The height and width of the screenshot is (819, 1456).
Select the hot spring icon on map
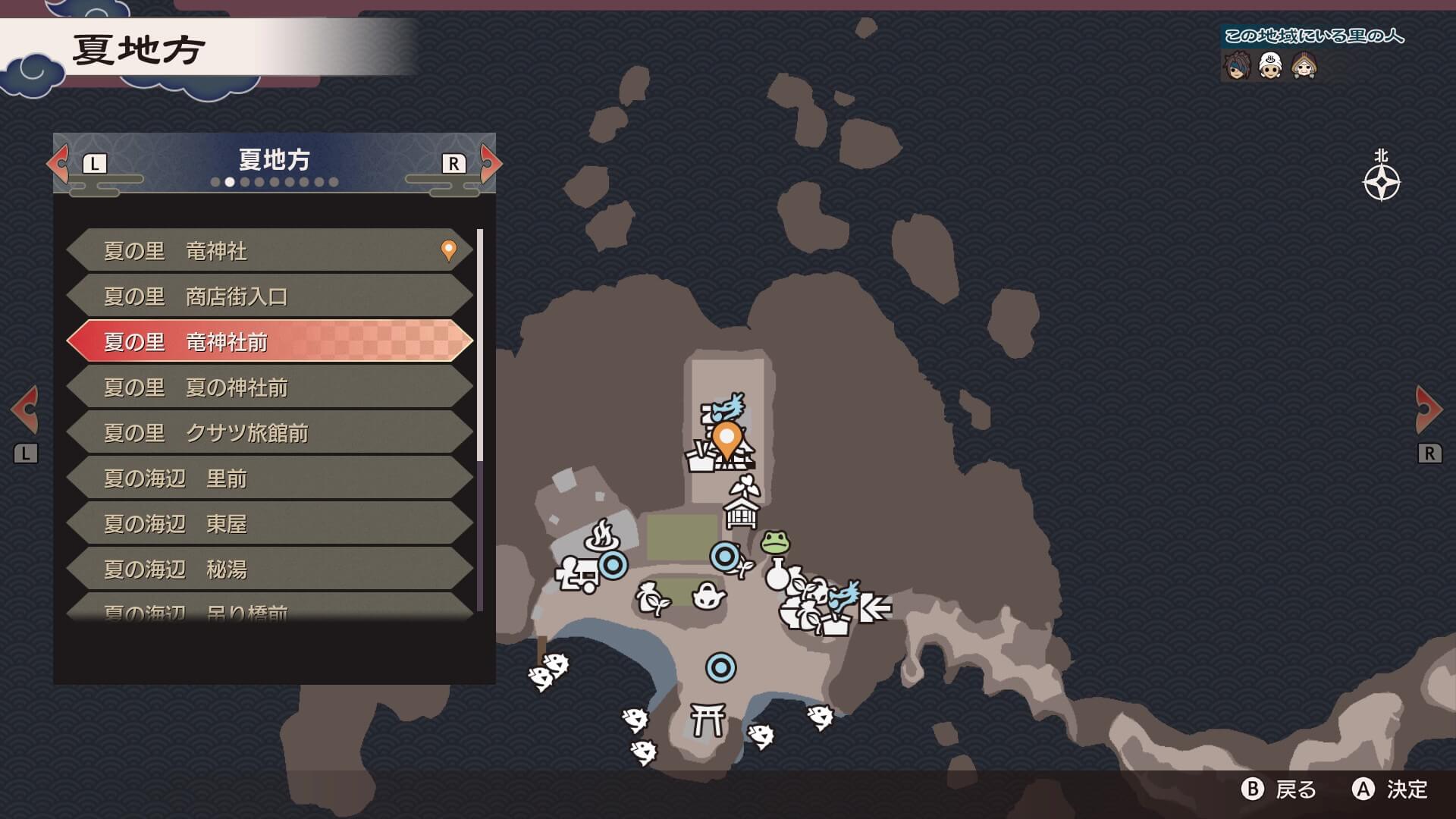602,535
